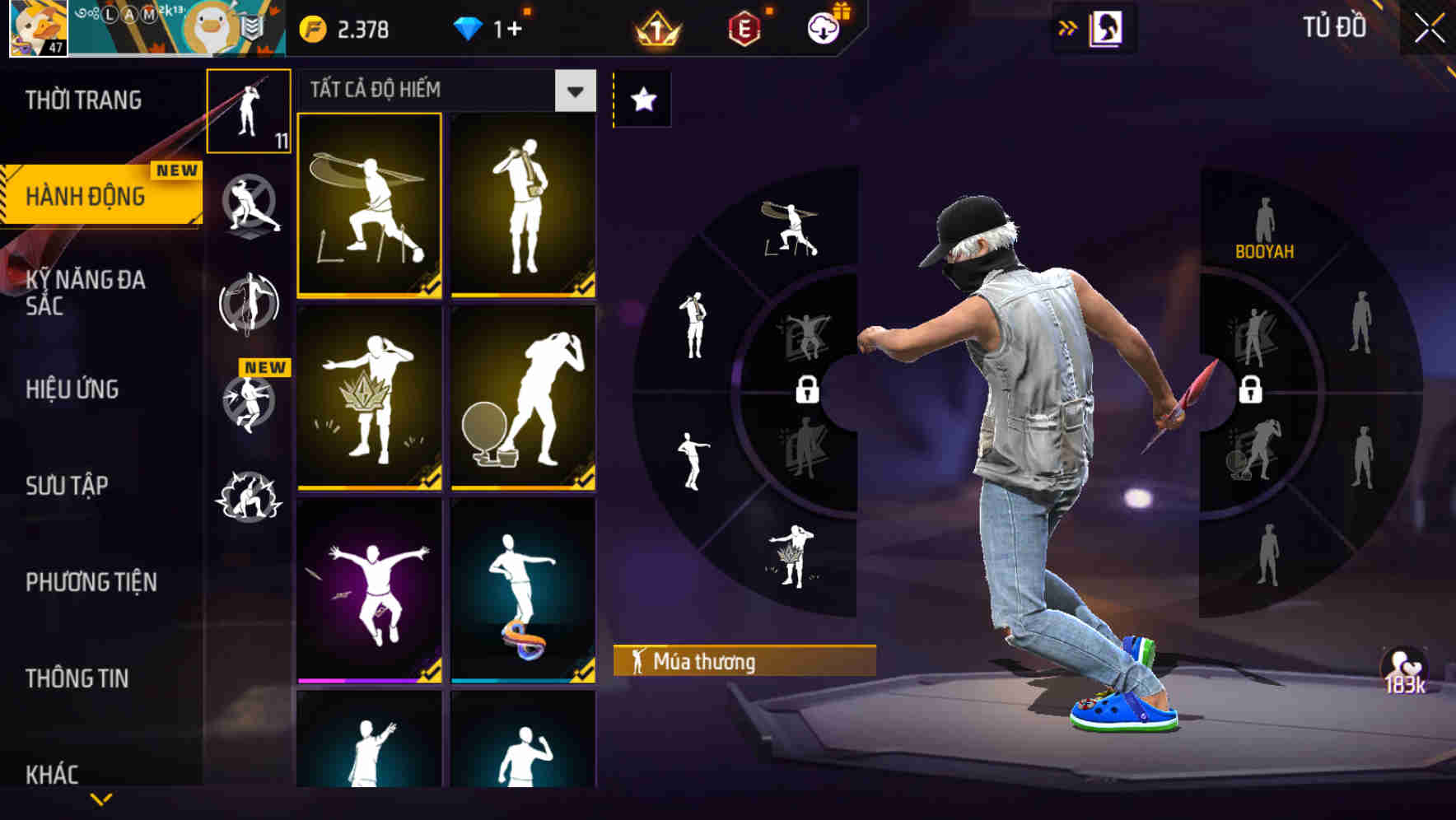Collapse the double-arrow panel near top right
The height and width of the screenshot is (820, 1456).
tap(1068, 26)
